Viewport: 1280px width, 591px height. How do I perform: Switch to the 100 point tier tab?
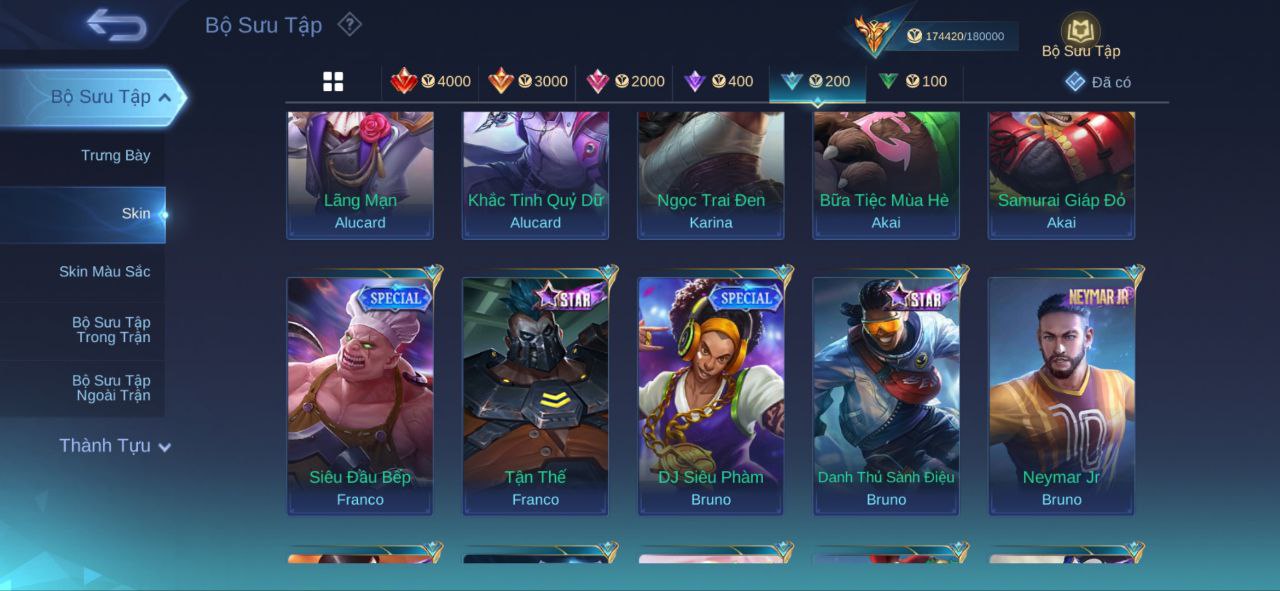click(913, 82)
